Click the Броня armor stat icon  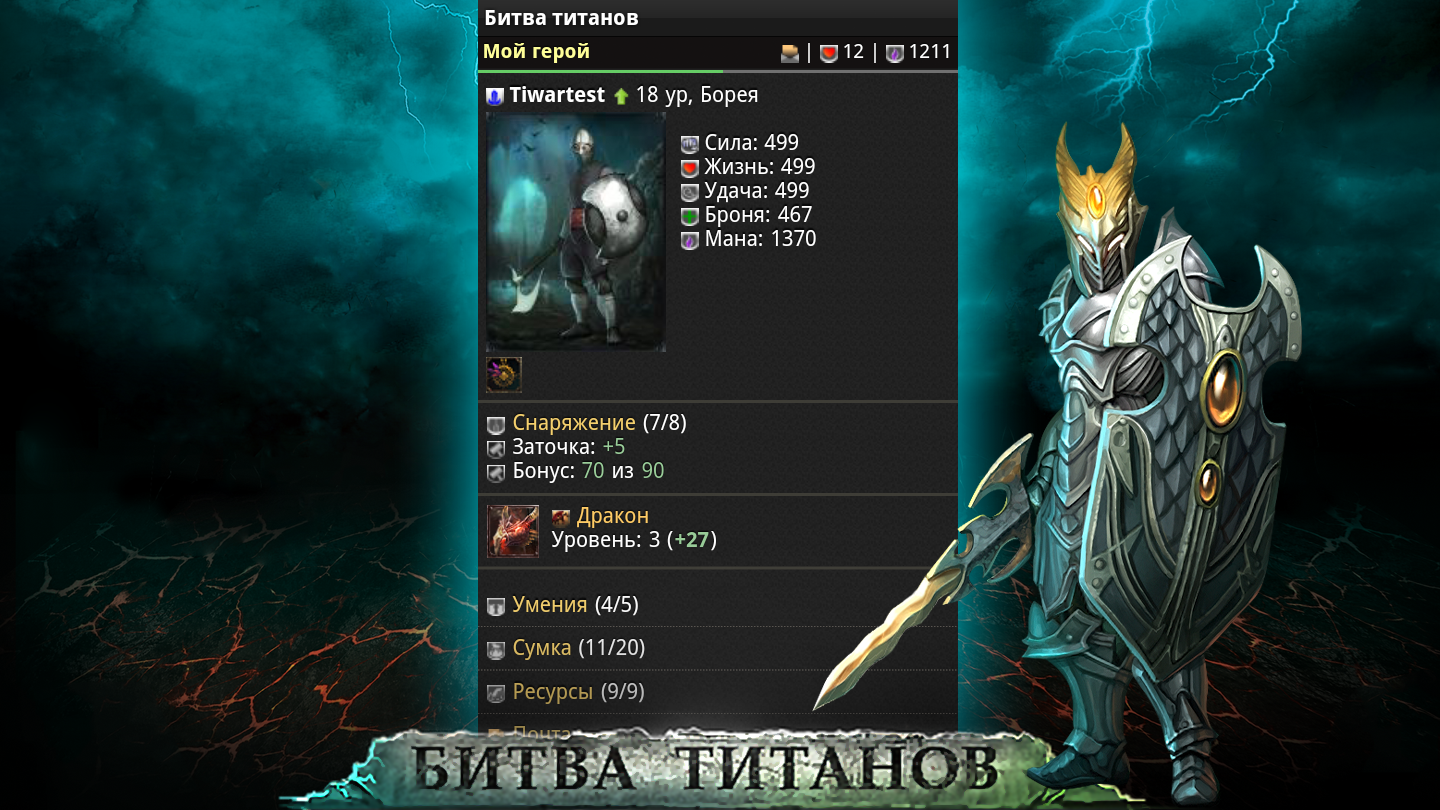coord(688,215)
